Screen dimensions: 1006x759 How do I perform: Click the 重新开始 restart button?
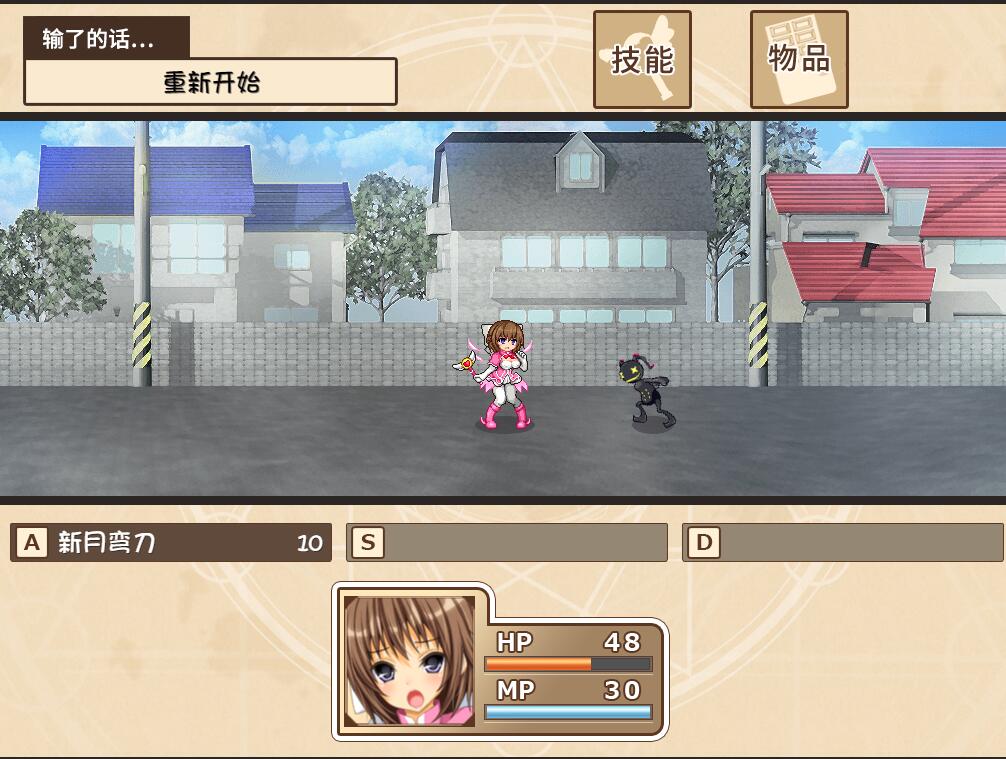(210, 82)
